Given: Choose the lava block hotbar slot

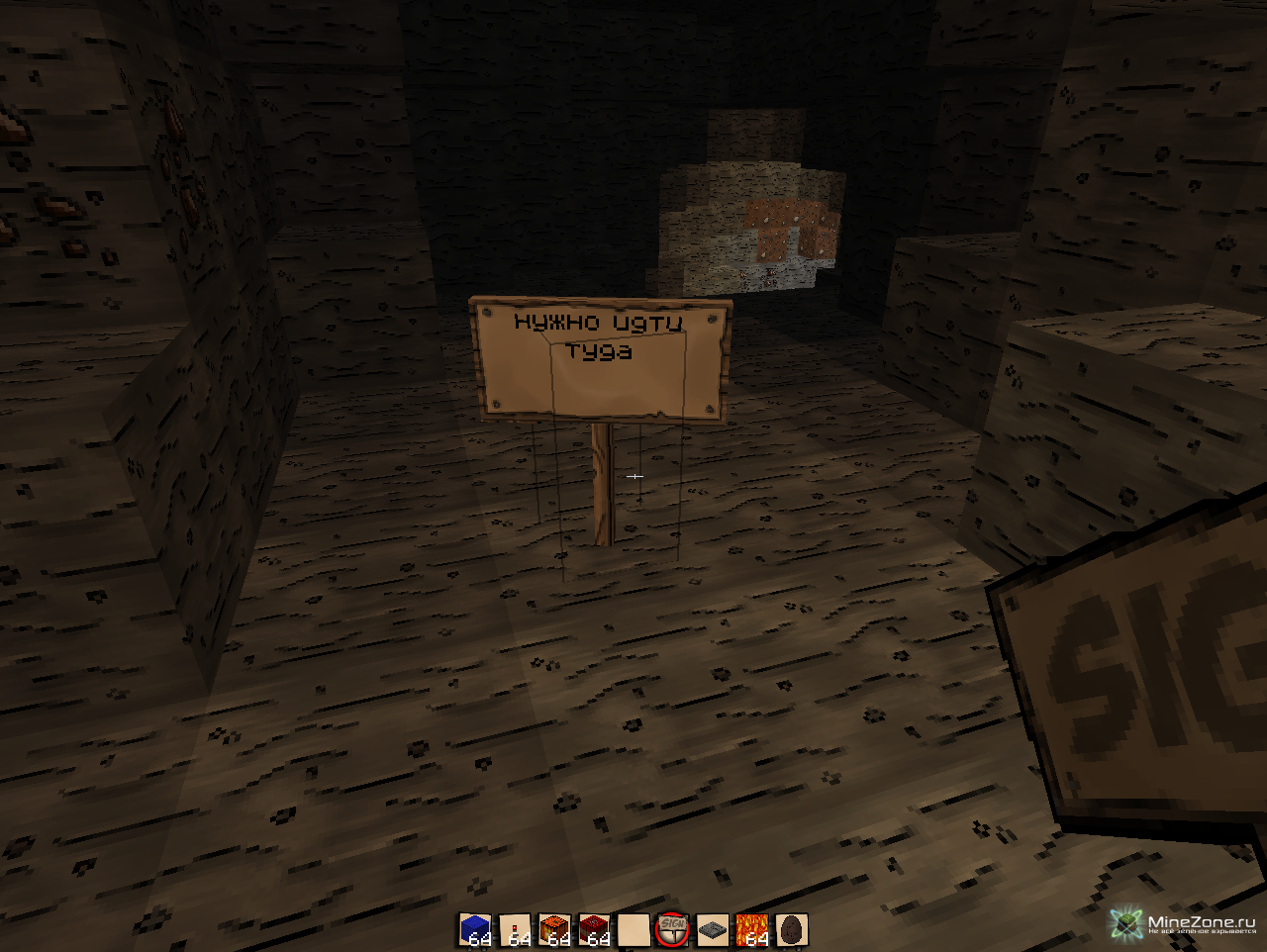Looking at the screenshot, I should [752, 930].
